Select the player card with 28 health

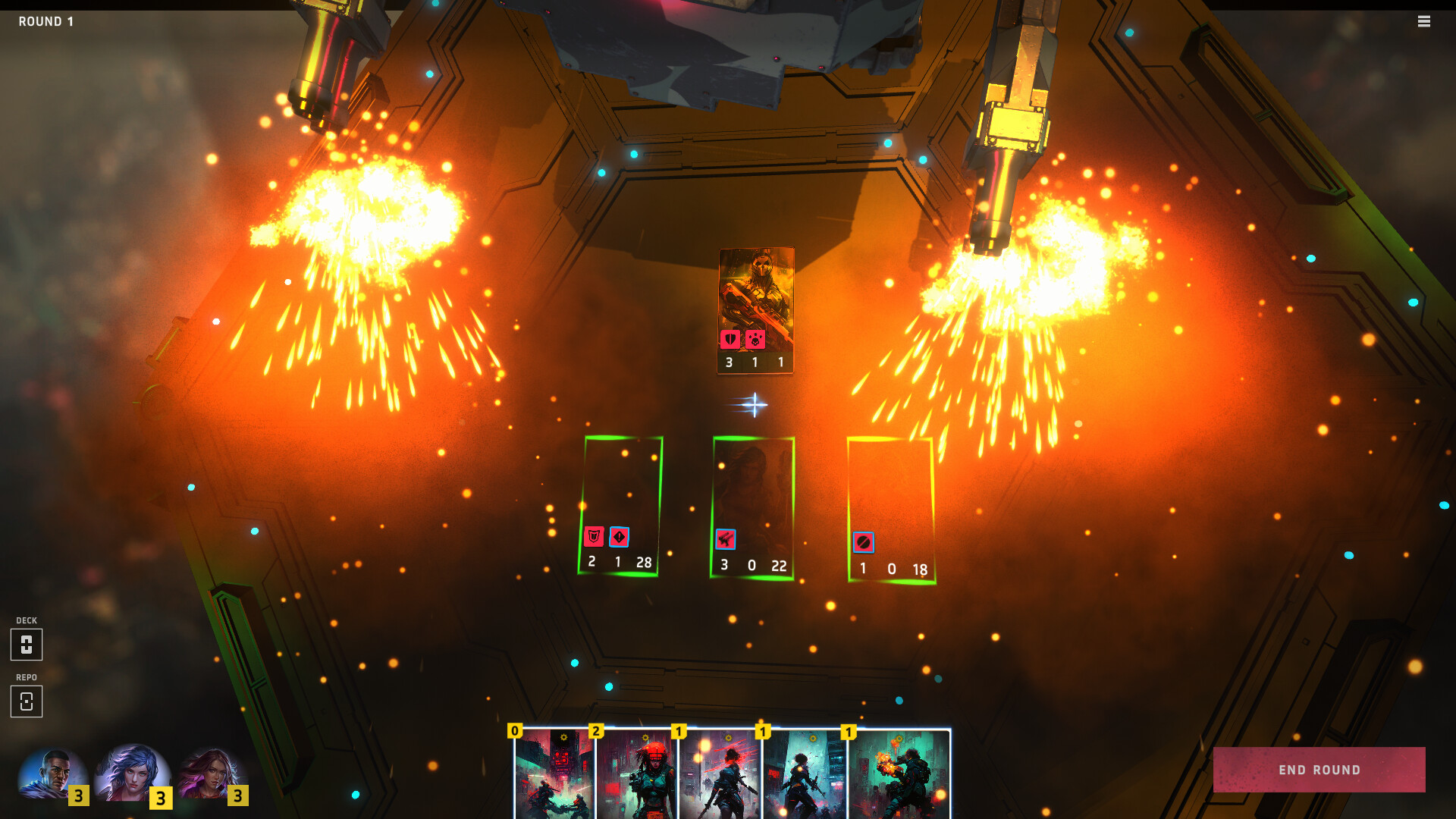620,506
